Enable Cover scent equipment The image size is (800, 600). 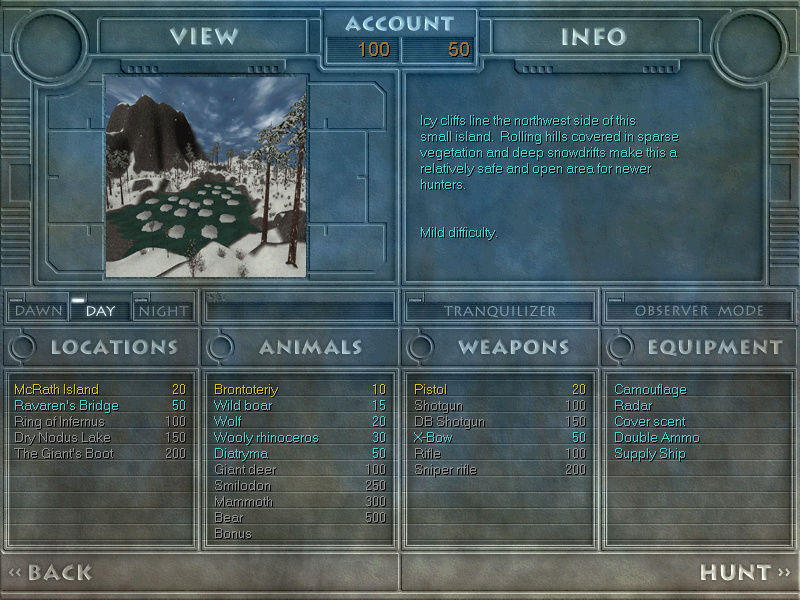(650, 421)
